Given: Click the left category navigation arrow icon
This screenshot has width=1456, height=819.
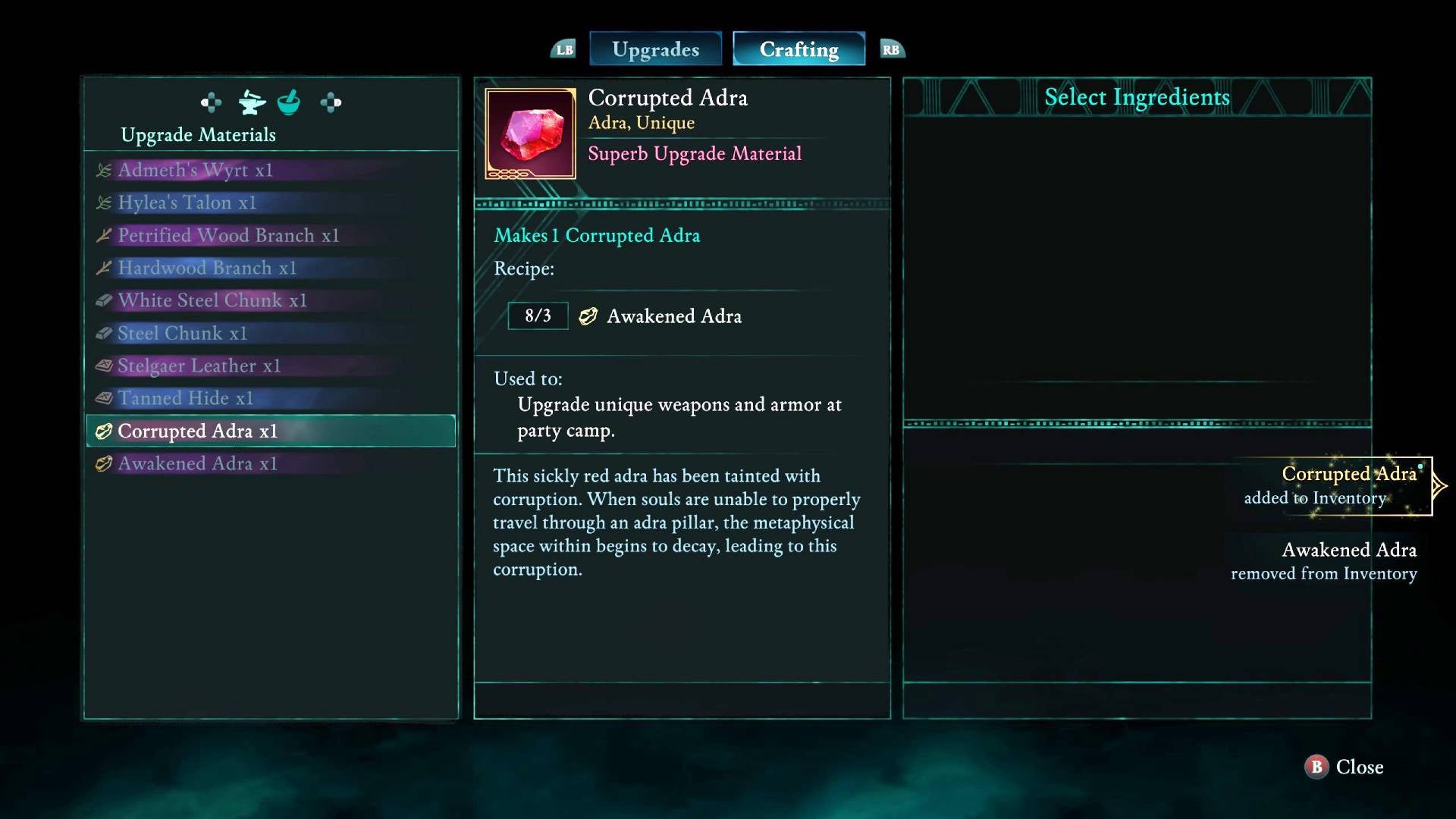Looking at the screenshot, I should (x=211, y=102).
